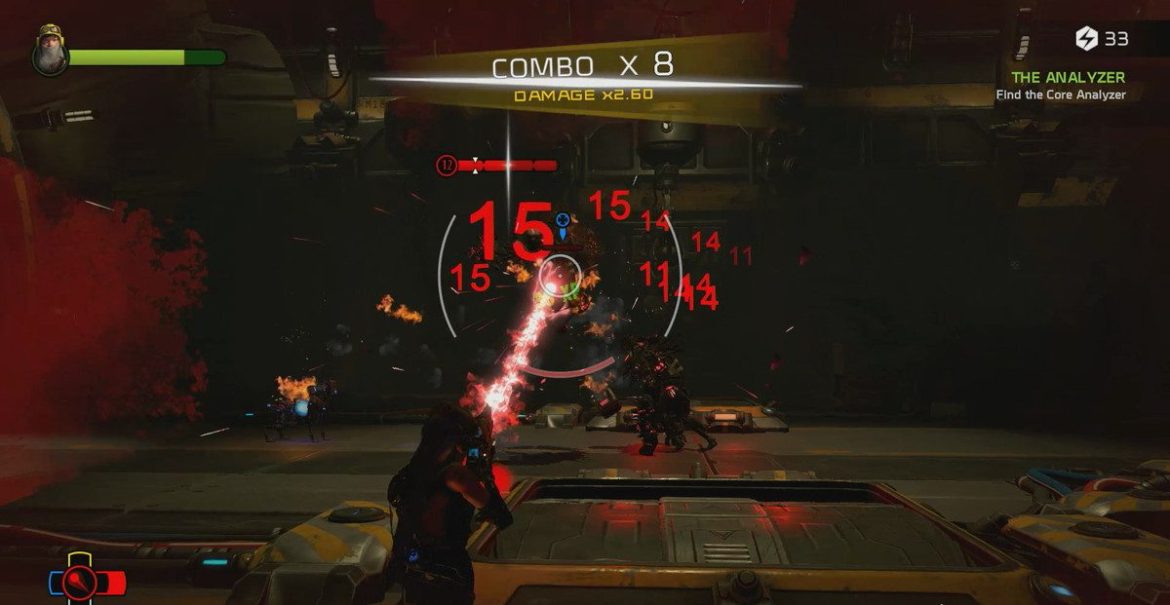
Task: Select the red weapon icon
Action: pyautogui.click(x=79, y=581)
